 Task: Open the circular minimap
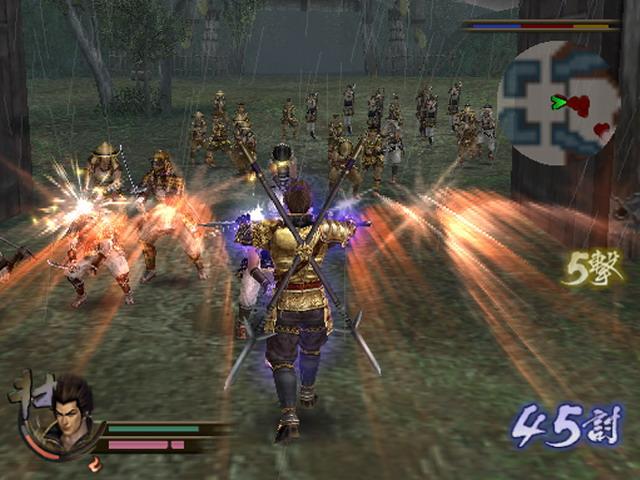(x=559, y=103)
